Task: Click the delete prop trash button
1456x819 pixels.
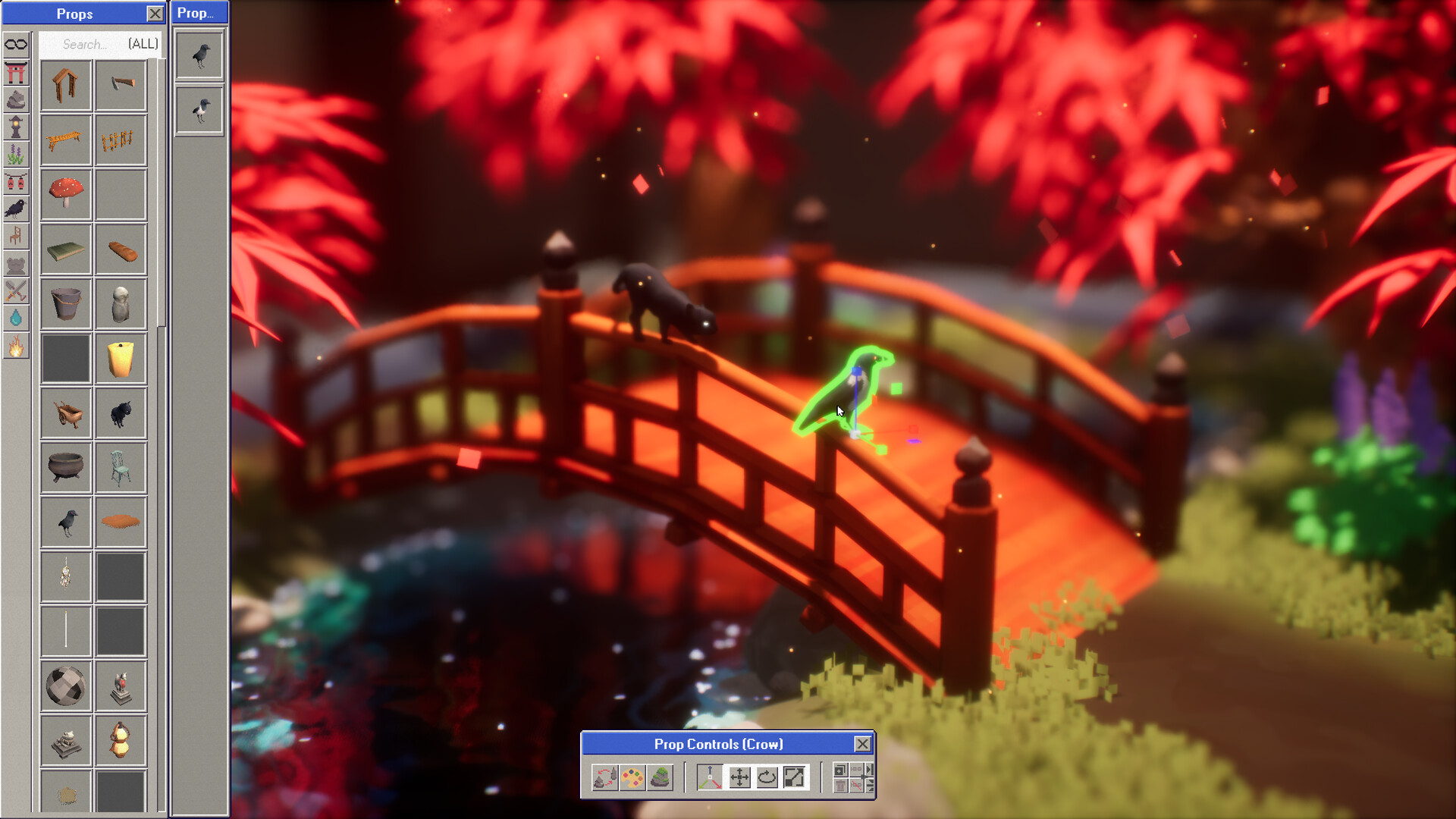Action: pyautogui.click(x=839, y=786)
